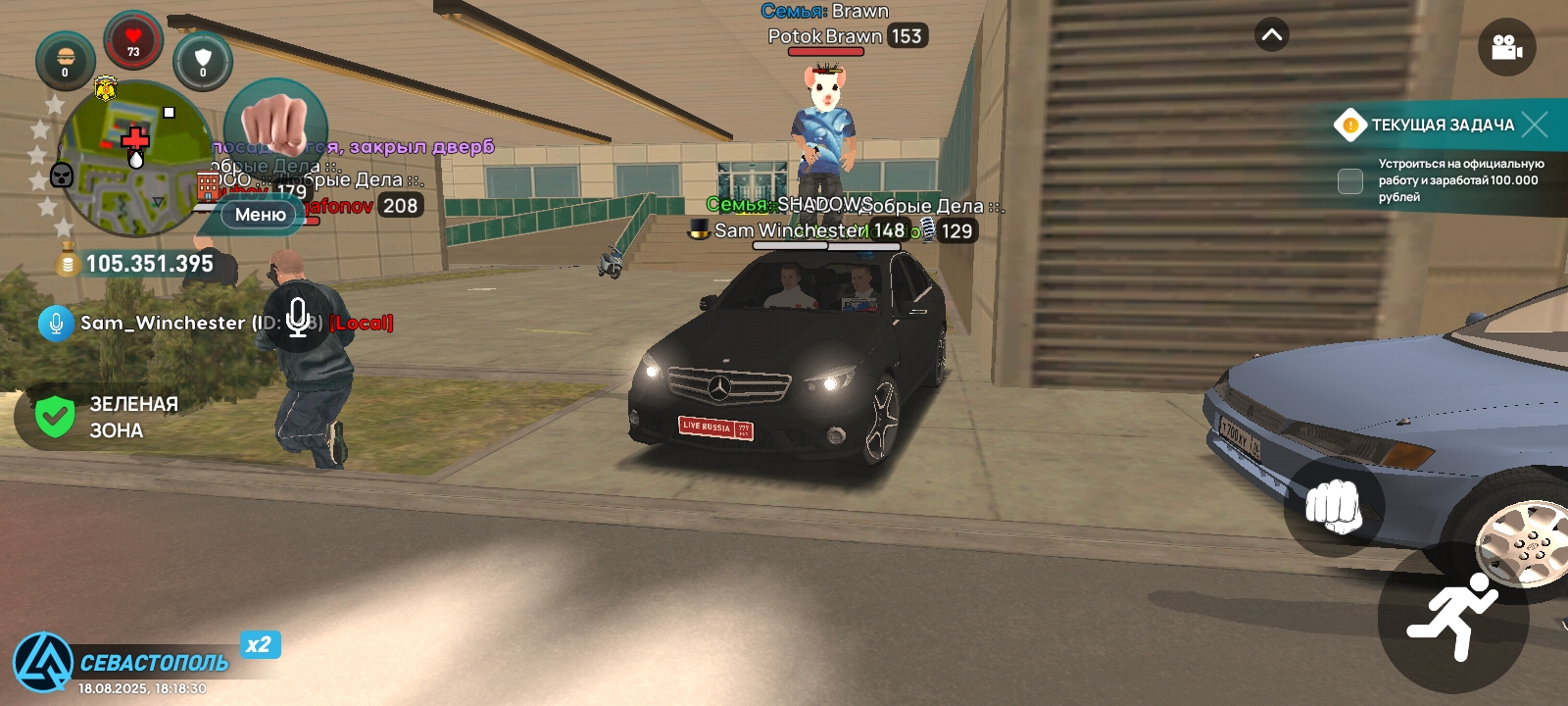Tap the blue microphone speaker icon
Viewport: 1568px width, 706px height.
click(x=56, y=323)
